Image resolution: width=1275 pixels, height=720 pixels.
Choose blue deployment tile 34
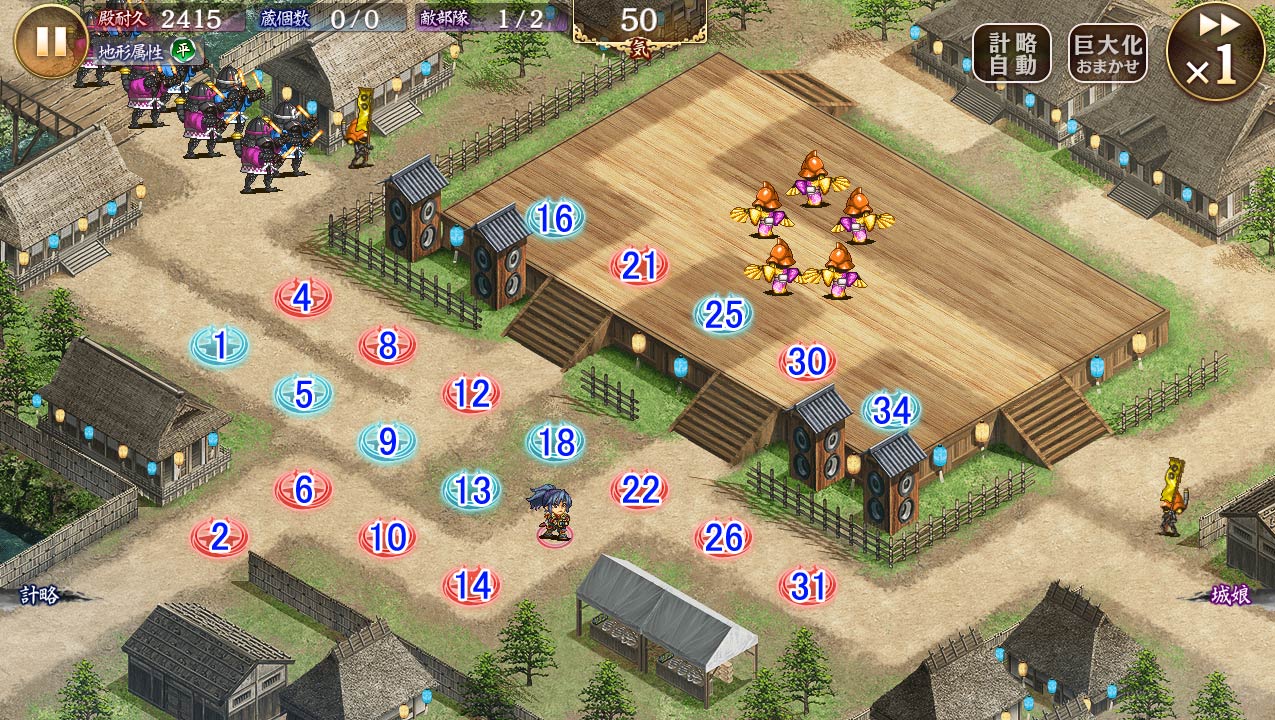[891, 410]
